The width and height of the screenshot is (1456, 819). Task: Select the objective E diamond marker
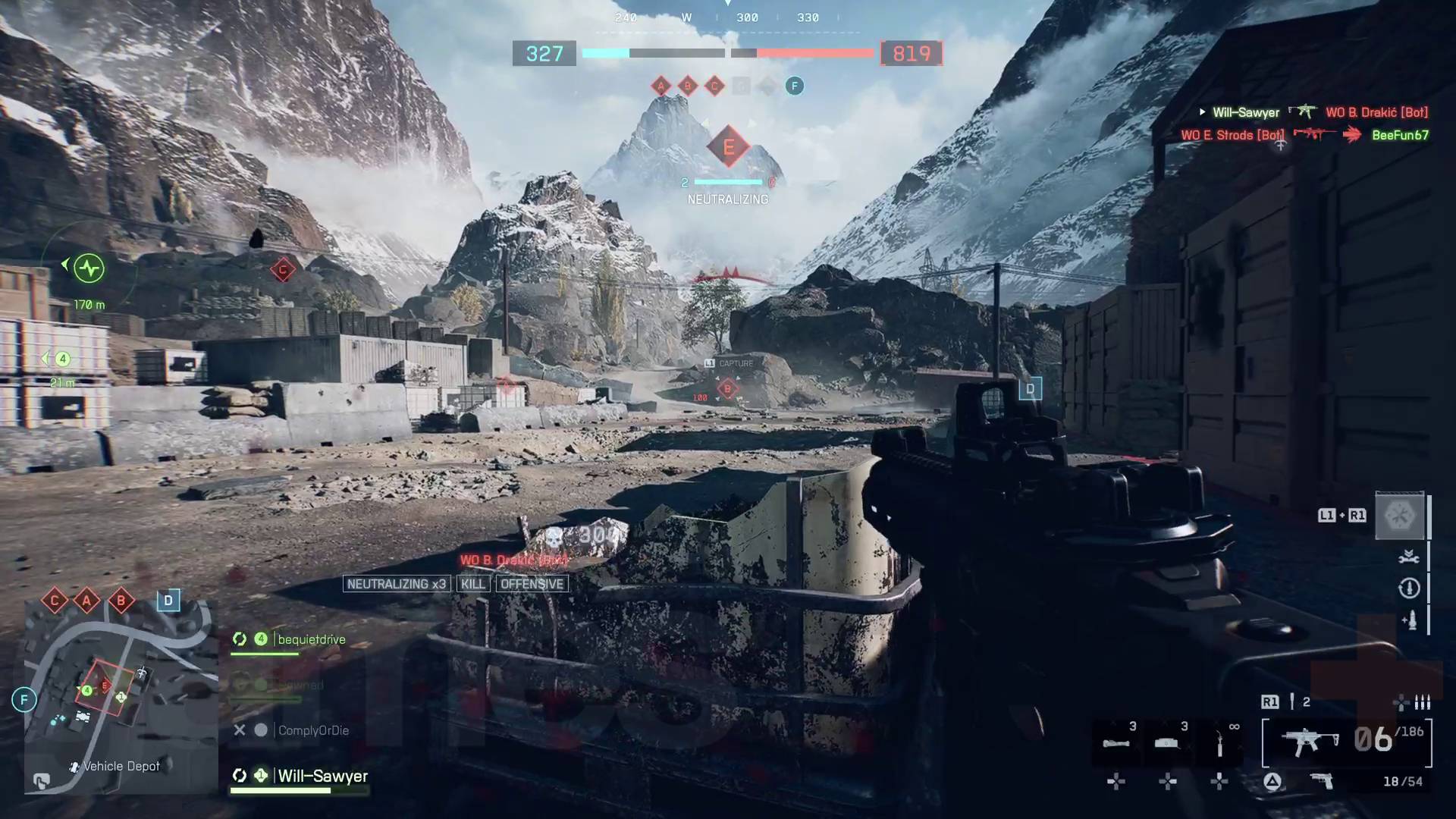729,148
